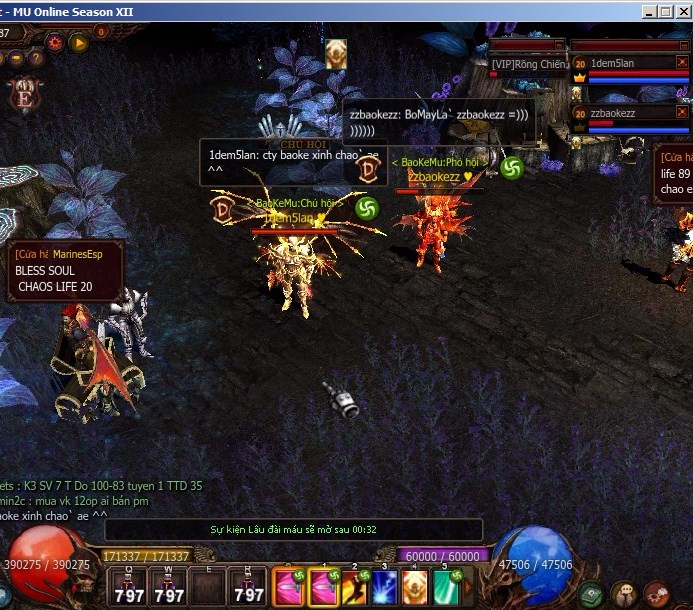Cast the blue lightning skill in slot 3
Viewport: 693px width, 610px height.
(x=385, y=587)
